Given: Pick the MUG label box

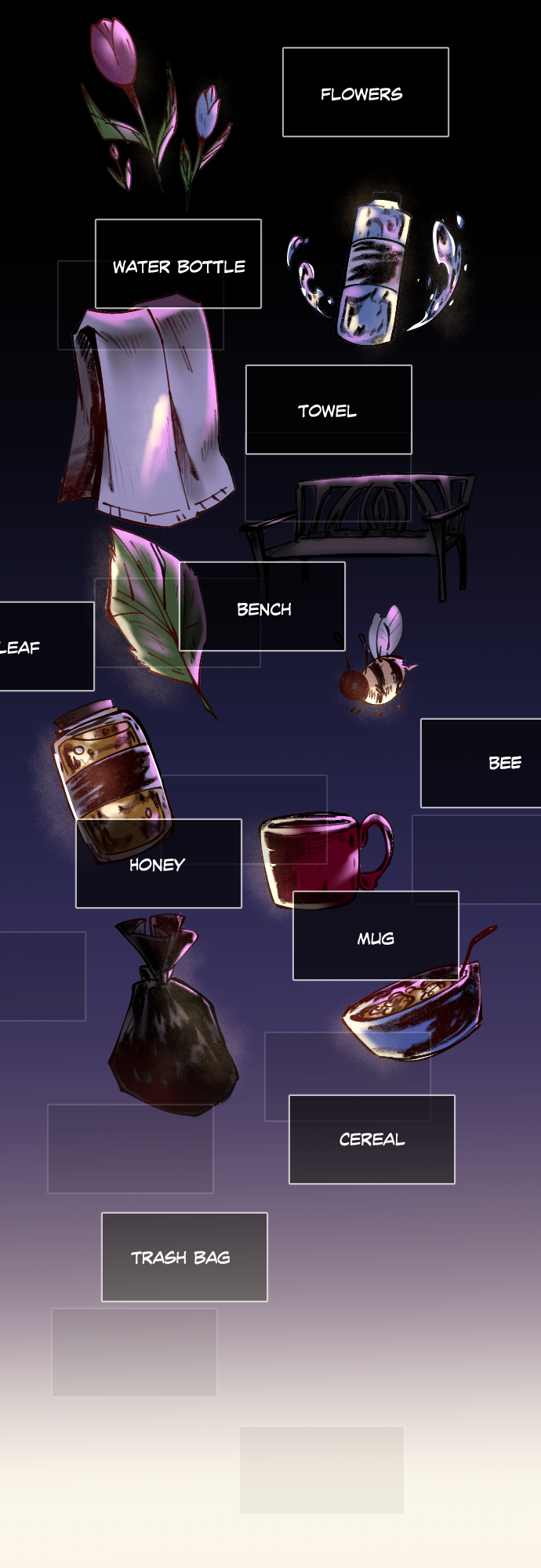Looking at the screenshot, I should [x=376, y=936].
